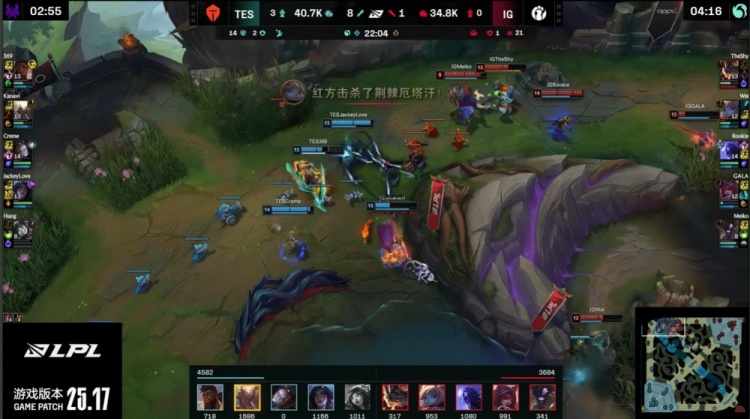750x419 pixels.
Task: Select JackeyLove's player portrait
Action: click(22, 191)
